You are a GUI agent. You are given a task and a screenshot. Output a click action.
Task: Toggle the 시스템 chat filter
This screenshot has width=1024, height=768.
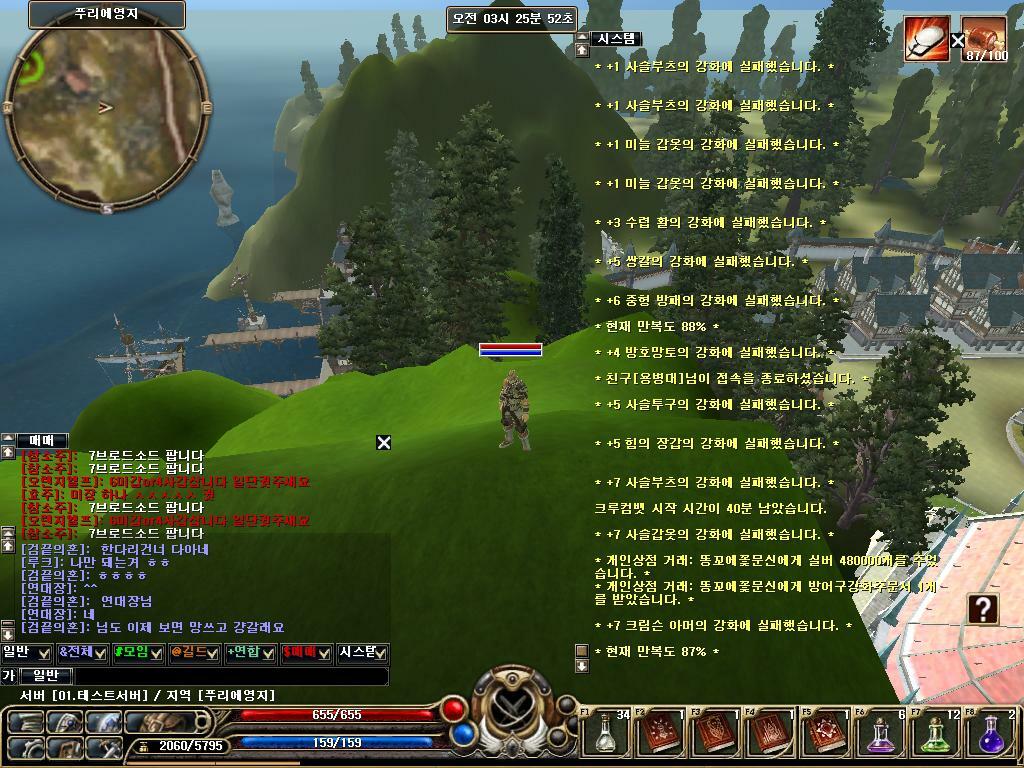(362, 653)
